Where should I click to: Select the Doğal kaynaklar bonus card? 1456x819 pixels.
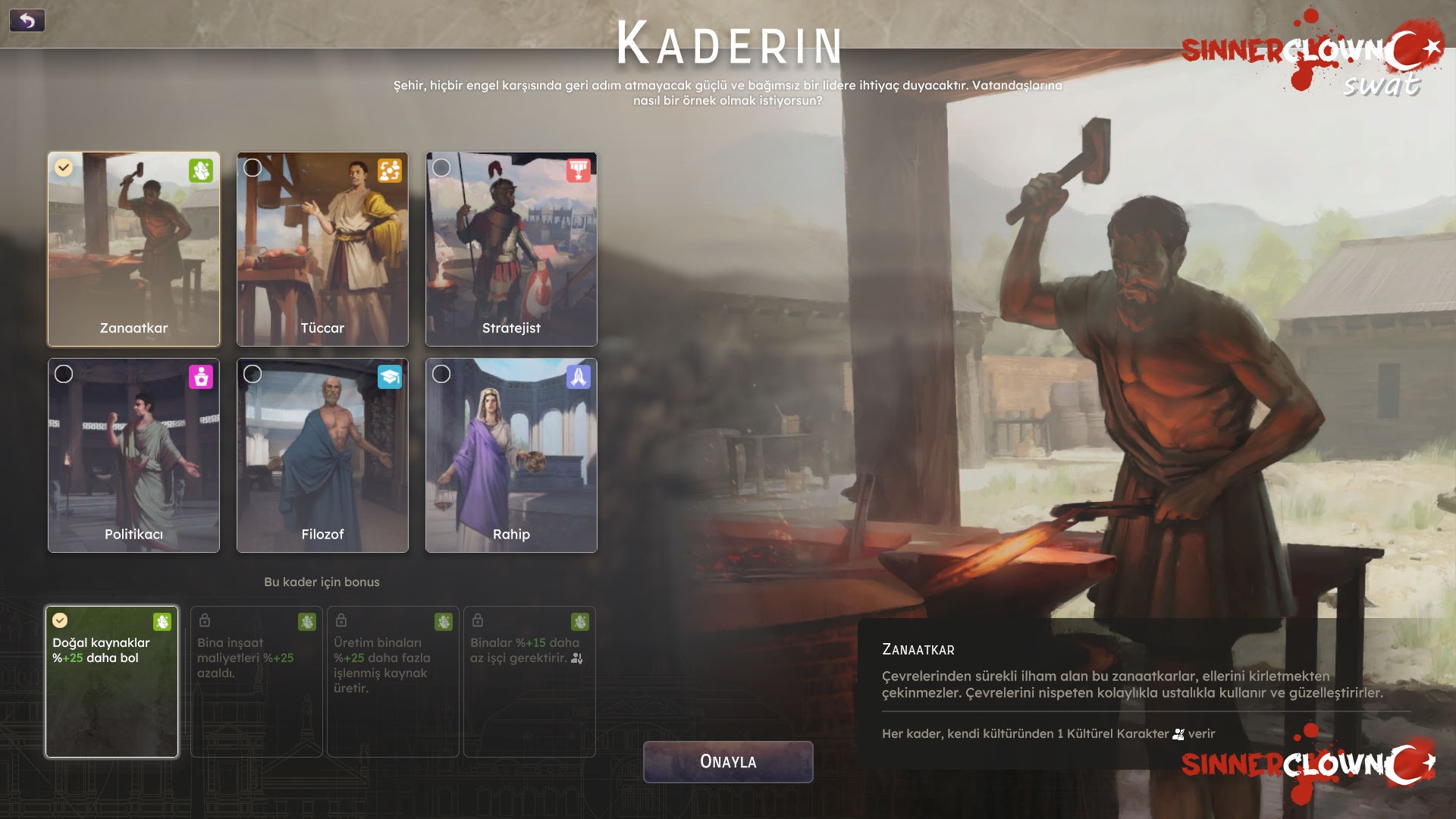pos(112,681)
